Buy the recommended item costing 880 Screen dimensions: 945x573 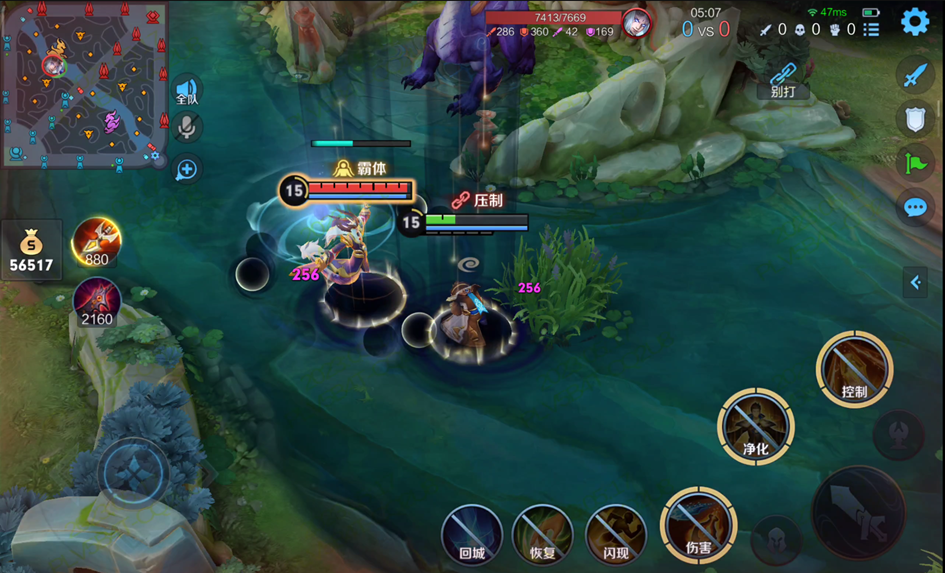(x=96, y=240)
